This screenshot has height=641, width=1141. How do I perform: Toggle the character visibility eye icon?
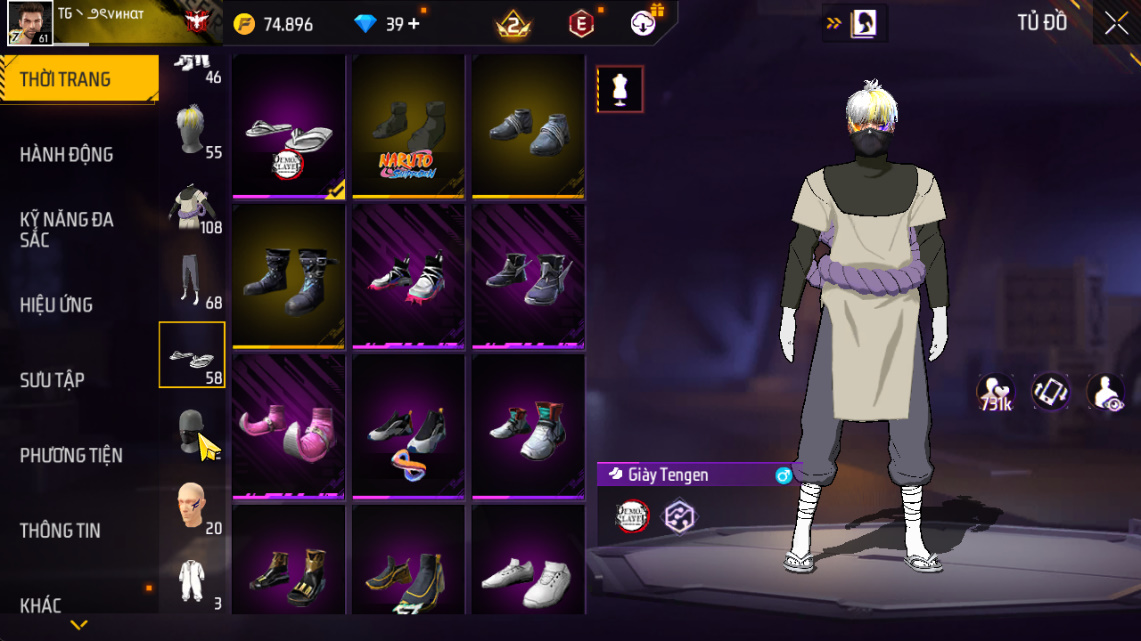coord(1105,393)
